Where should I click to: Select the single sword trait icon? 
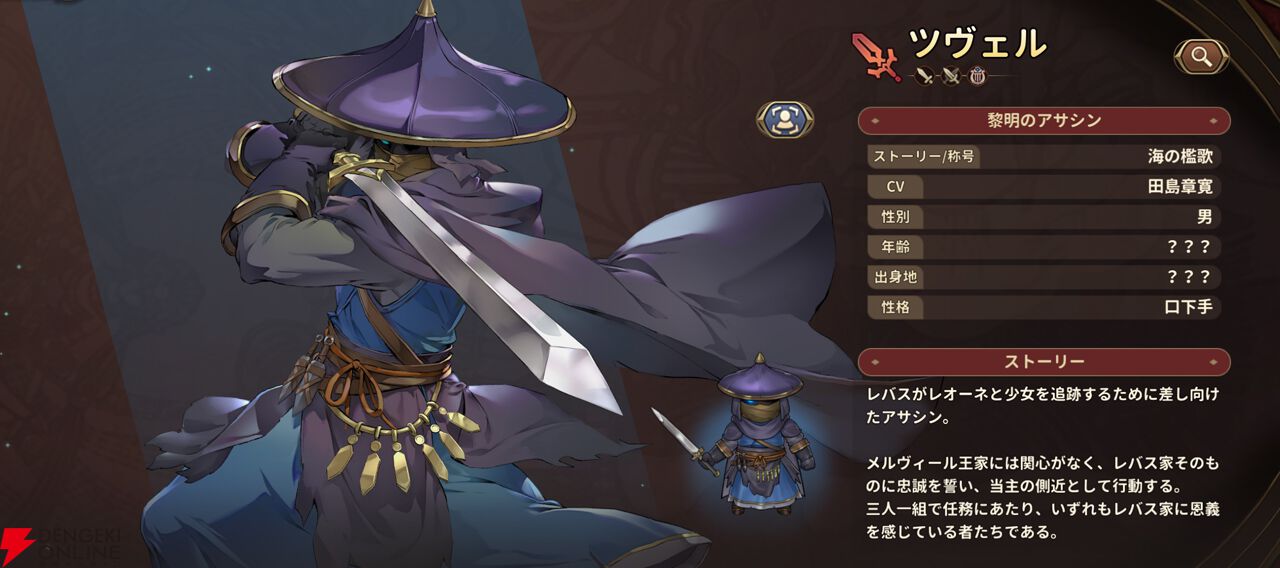[924, 76]
